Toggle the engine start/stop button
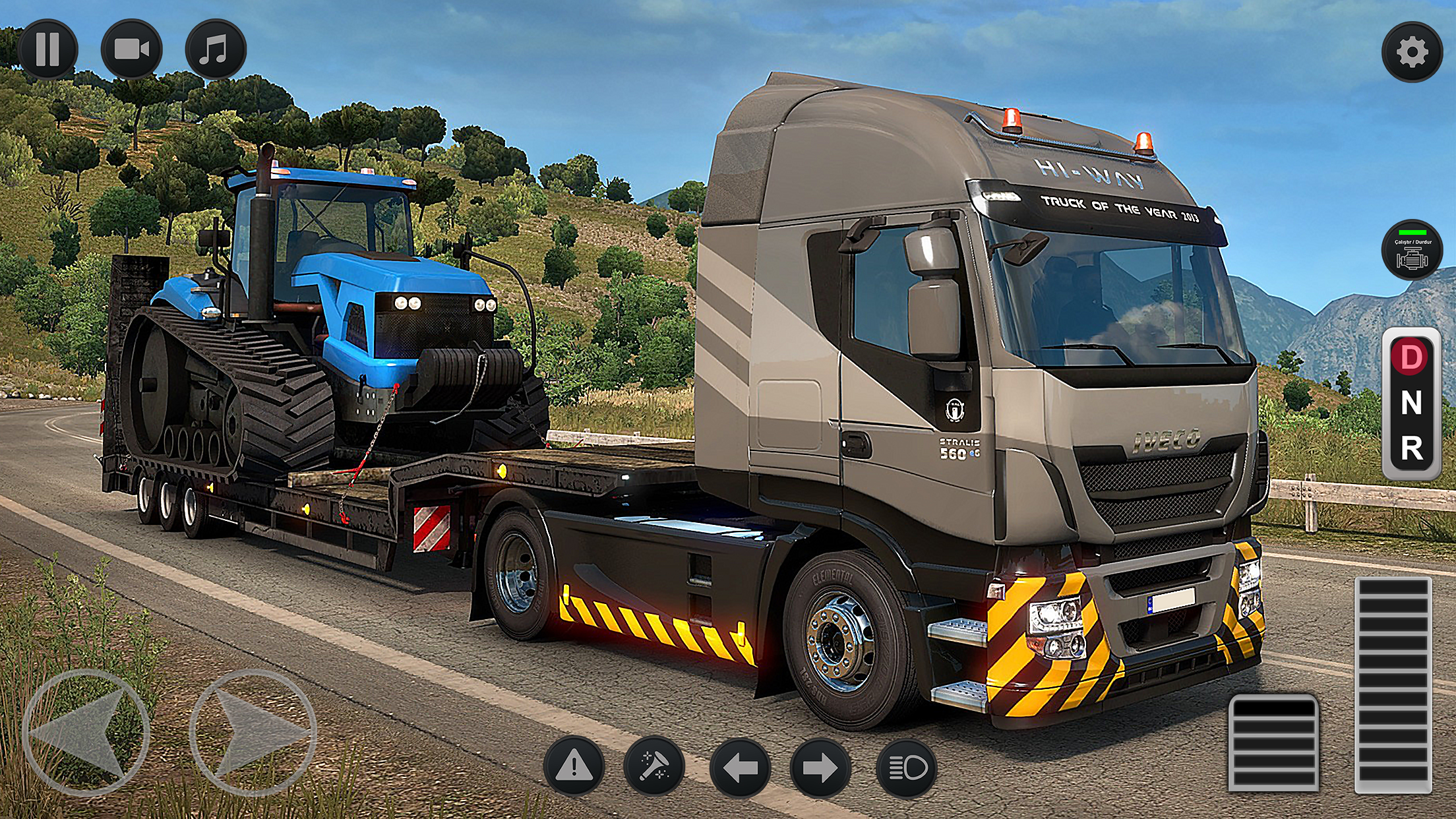 (x=1412, y=250)
